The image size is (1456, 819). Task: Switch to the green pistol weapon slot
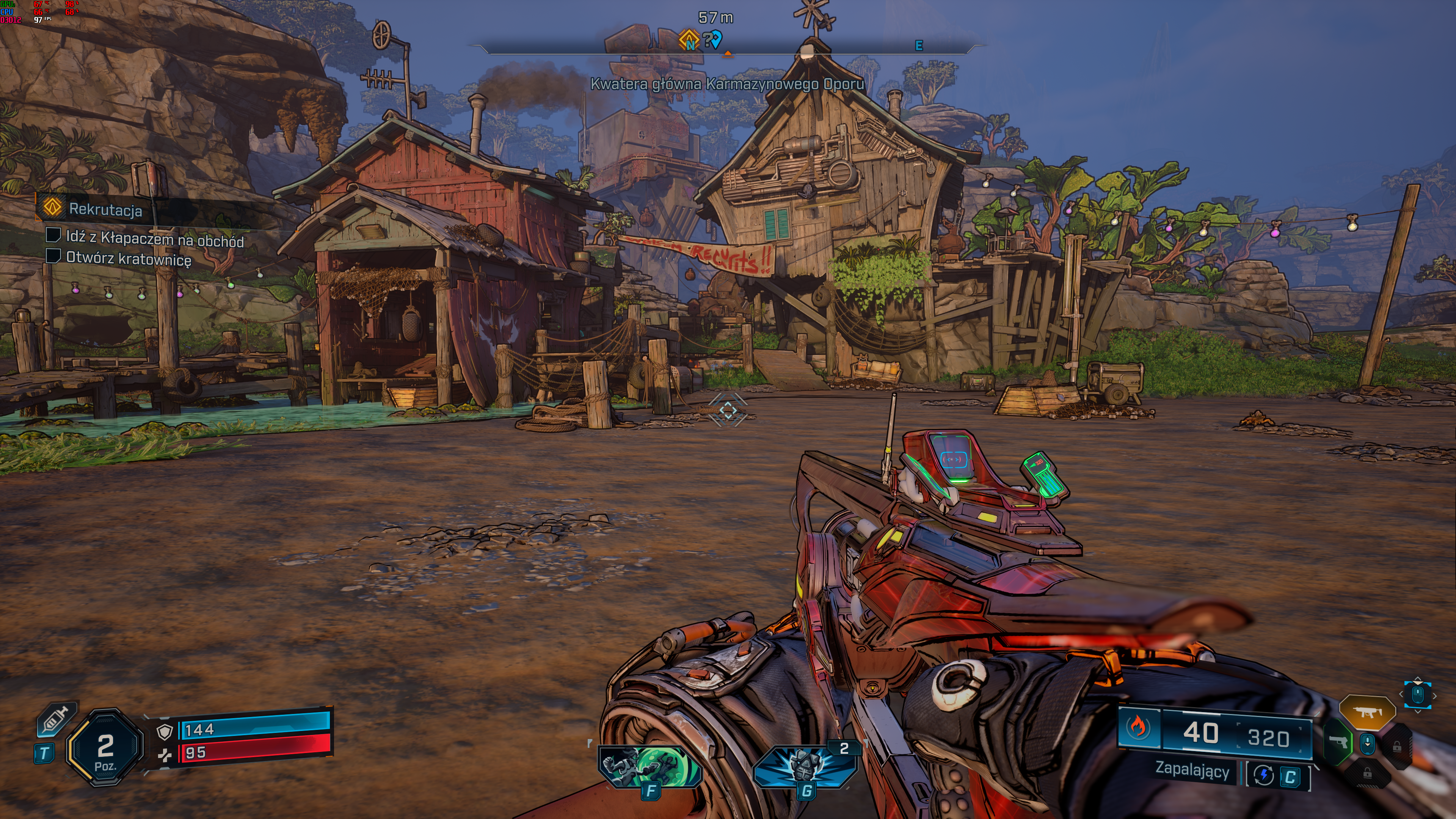[x=1338, y=742]
